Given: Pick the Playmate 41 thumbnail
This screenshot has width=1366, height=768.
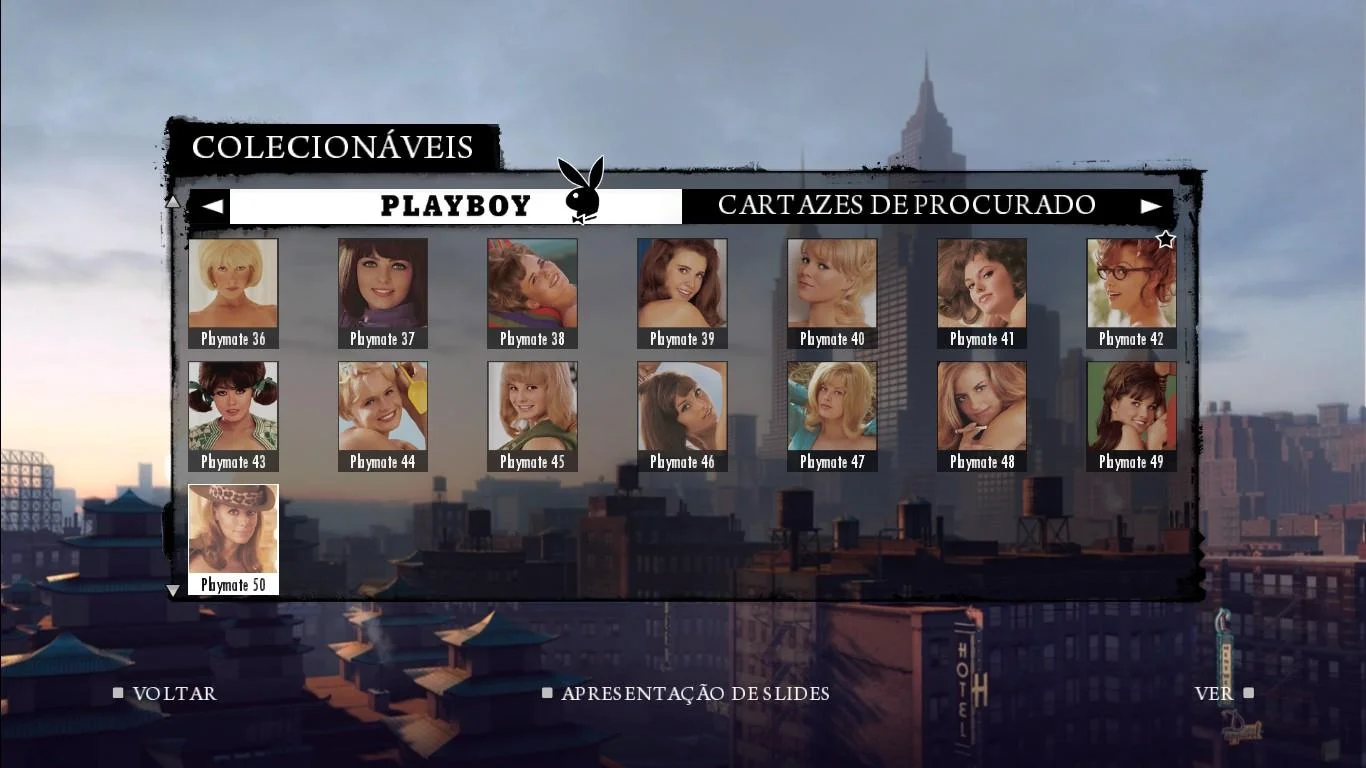Looking at the screenshot, I should [982, 293].
